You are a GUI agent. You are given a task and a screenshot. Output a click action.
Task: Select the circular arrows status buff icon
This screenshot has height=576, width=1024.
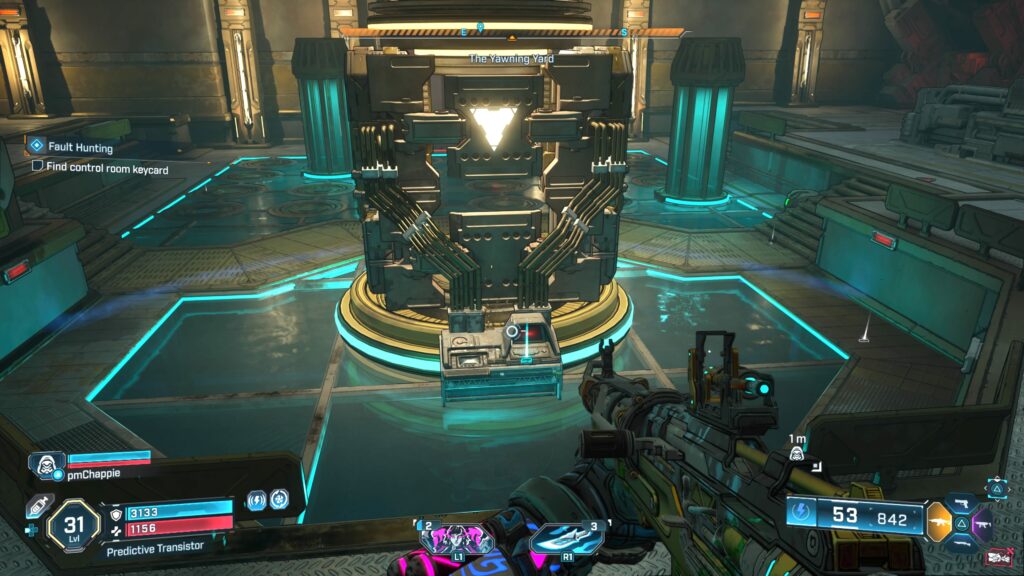tap(279, 499)
